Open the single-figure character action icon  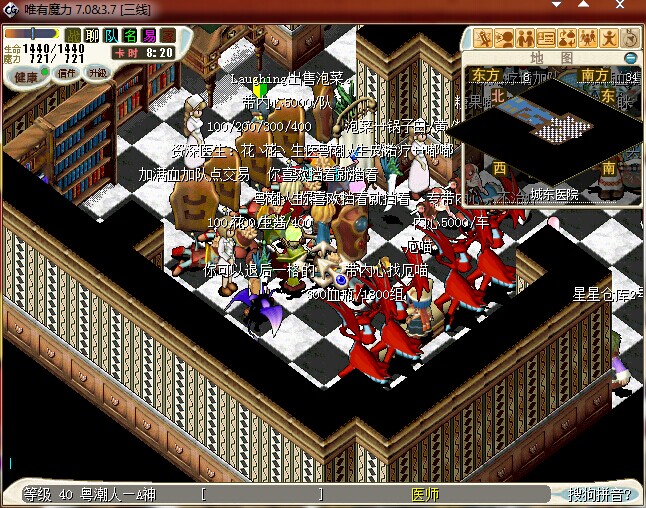coord(609,39)
